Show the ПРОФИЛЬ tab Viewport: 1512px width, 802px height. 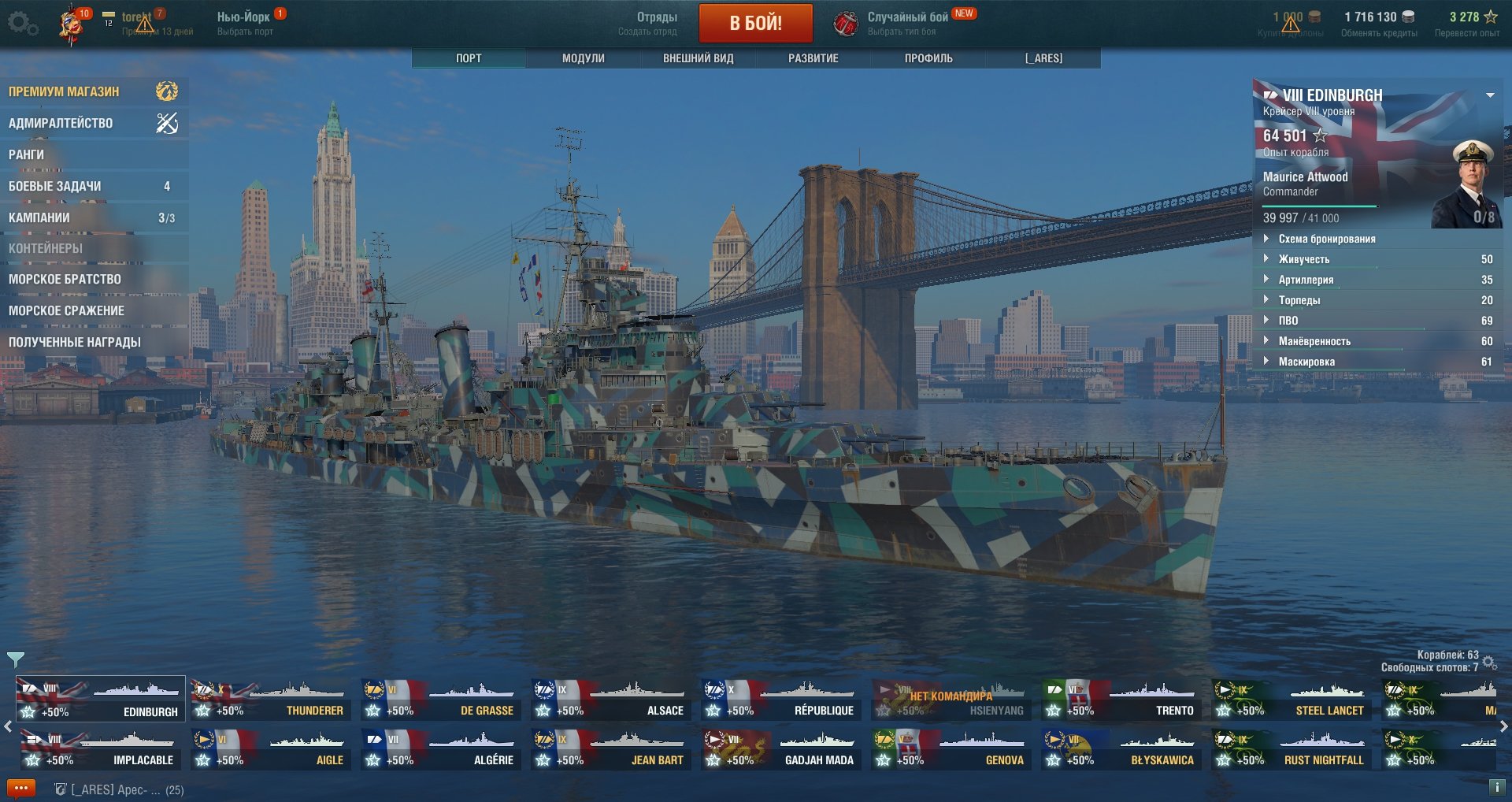point(928,58)
